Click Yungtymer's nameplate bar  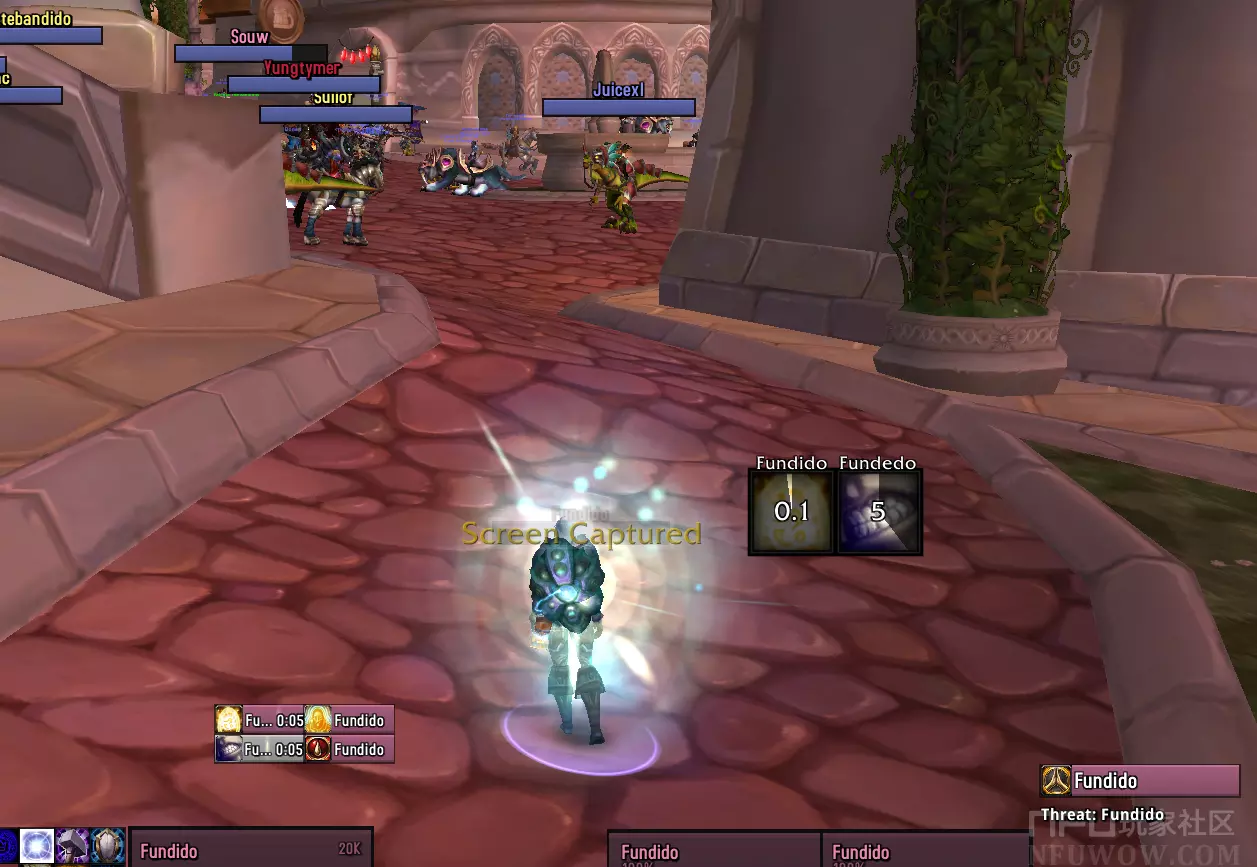coord(303,84)
